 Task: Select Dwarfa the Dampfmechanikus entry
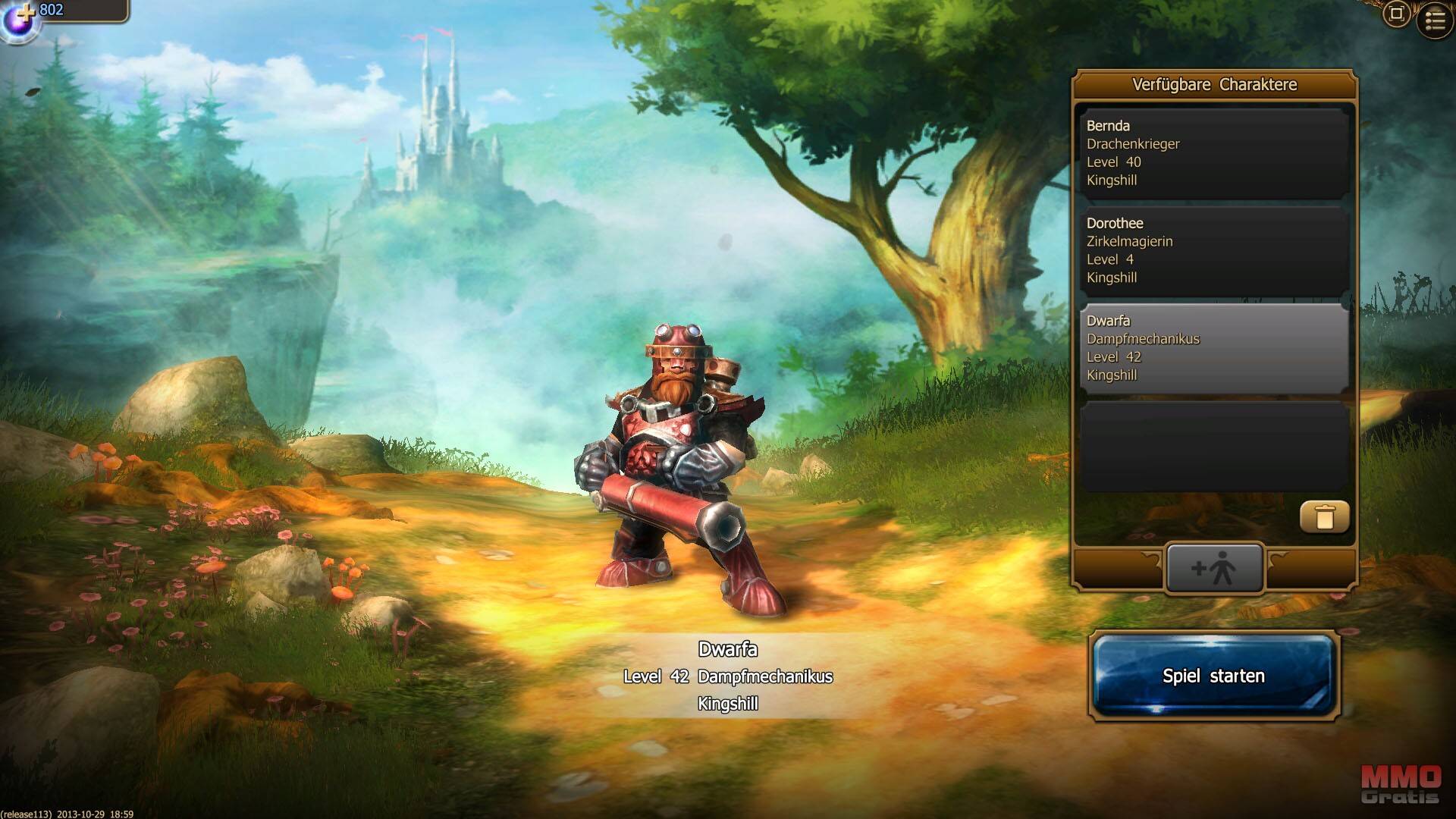pyautogui.click(x=1213, y=348)
